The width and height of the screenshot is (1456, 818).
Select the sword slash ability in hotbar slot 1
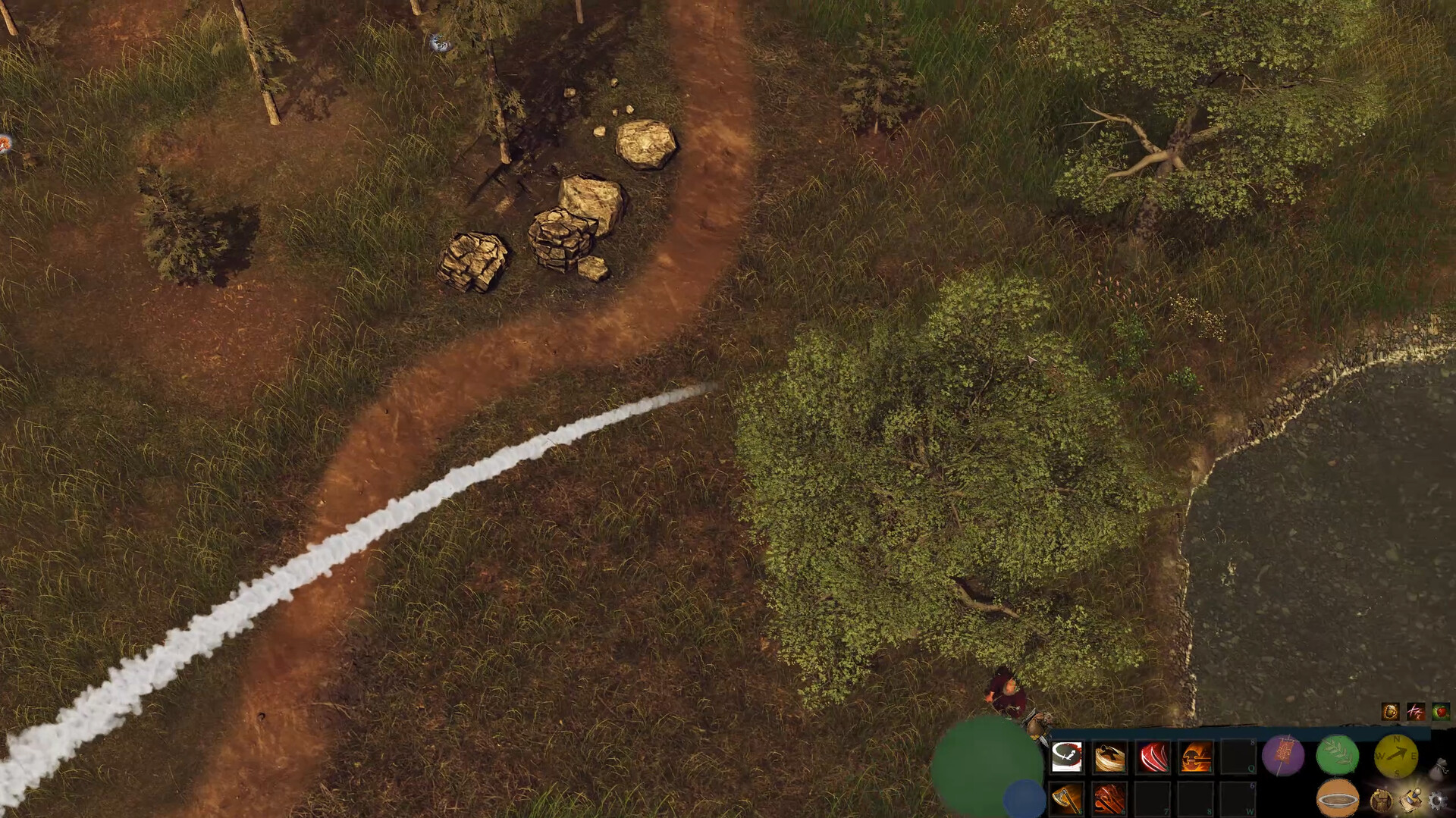click(x=1067, y=756)
